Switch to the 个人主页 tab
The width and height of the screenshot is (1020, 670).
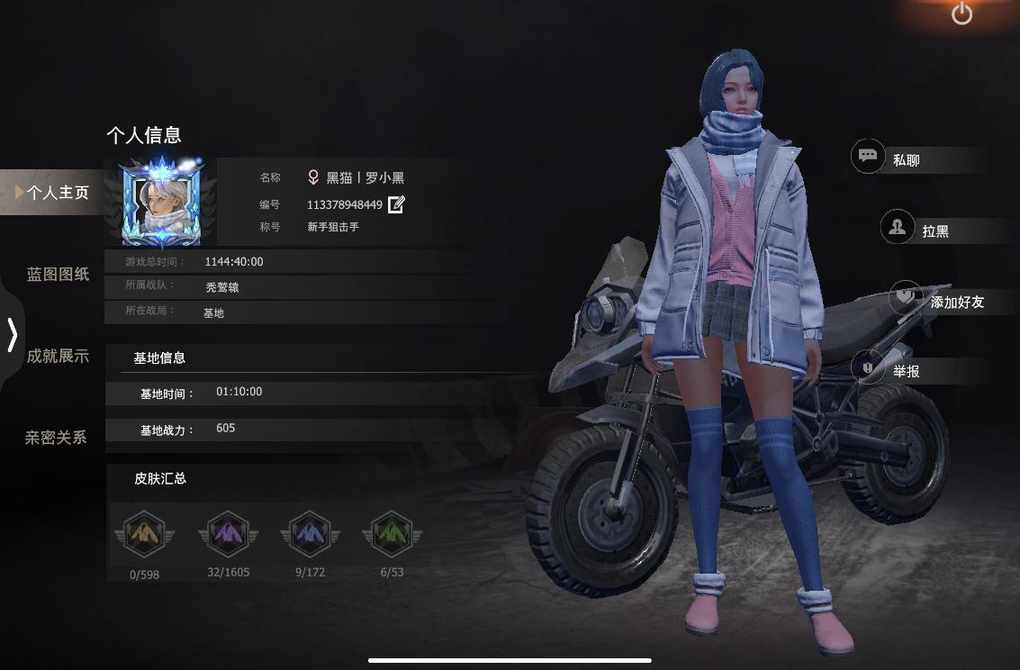click(57, 193)
